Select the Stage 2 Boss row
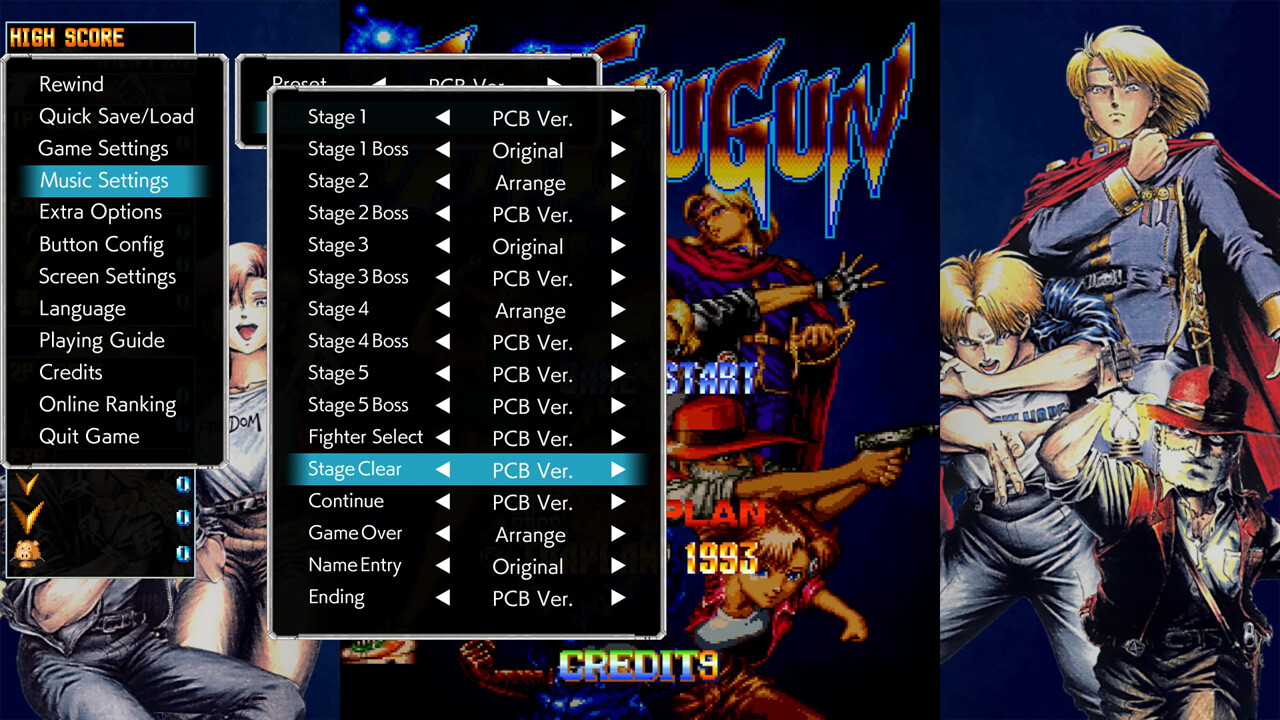Image resolution: width=1280 pixels, height=720 pixels. coord(358,213)
